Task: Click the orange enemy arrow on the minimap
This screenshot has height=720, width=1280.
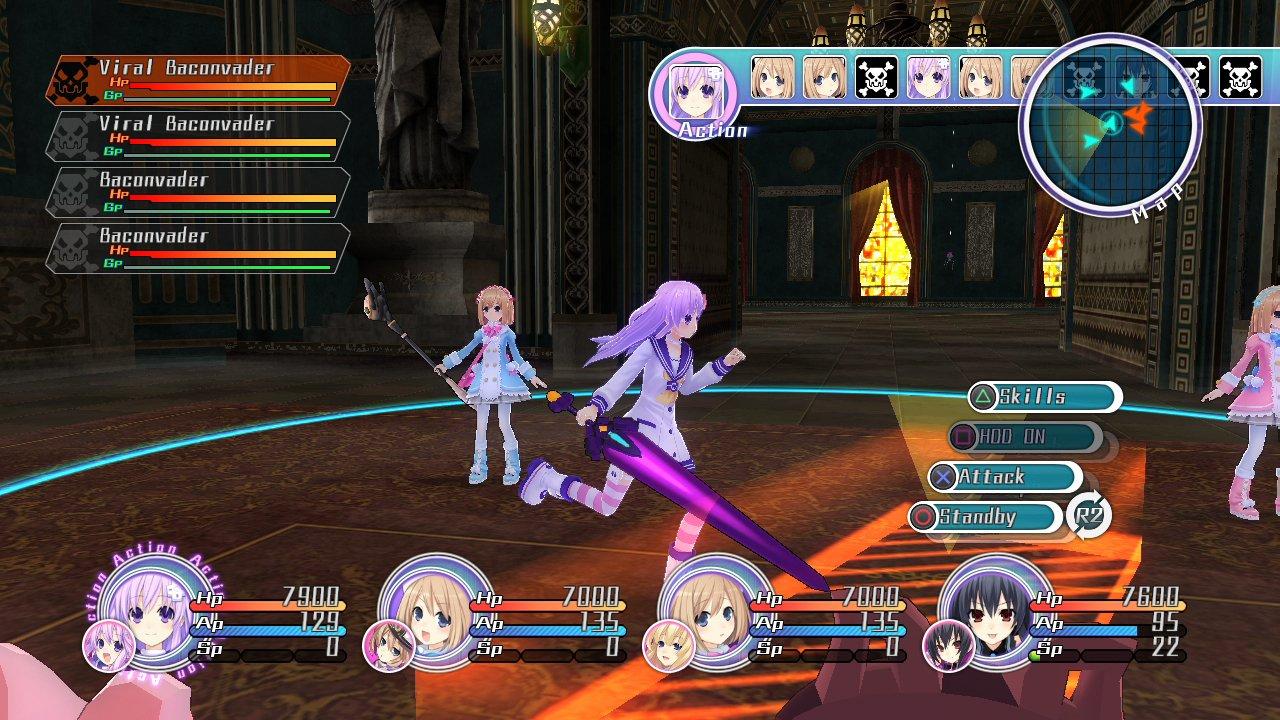Action: (1141, 121)
